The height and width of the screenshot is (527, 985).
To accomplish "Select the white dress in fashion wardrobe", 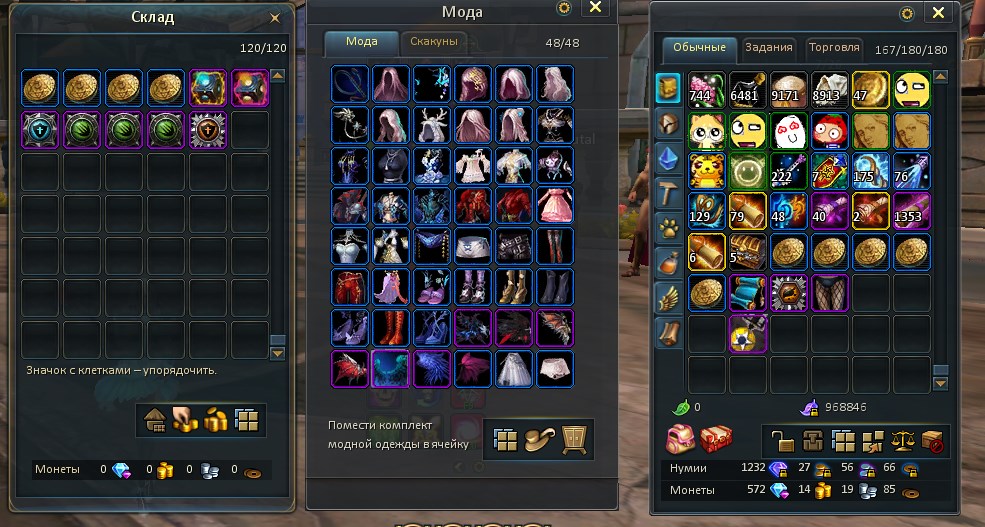I will 513,368.
